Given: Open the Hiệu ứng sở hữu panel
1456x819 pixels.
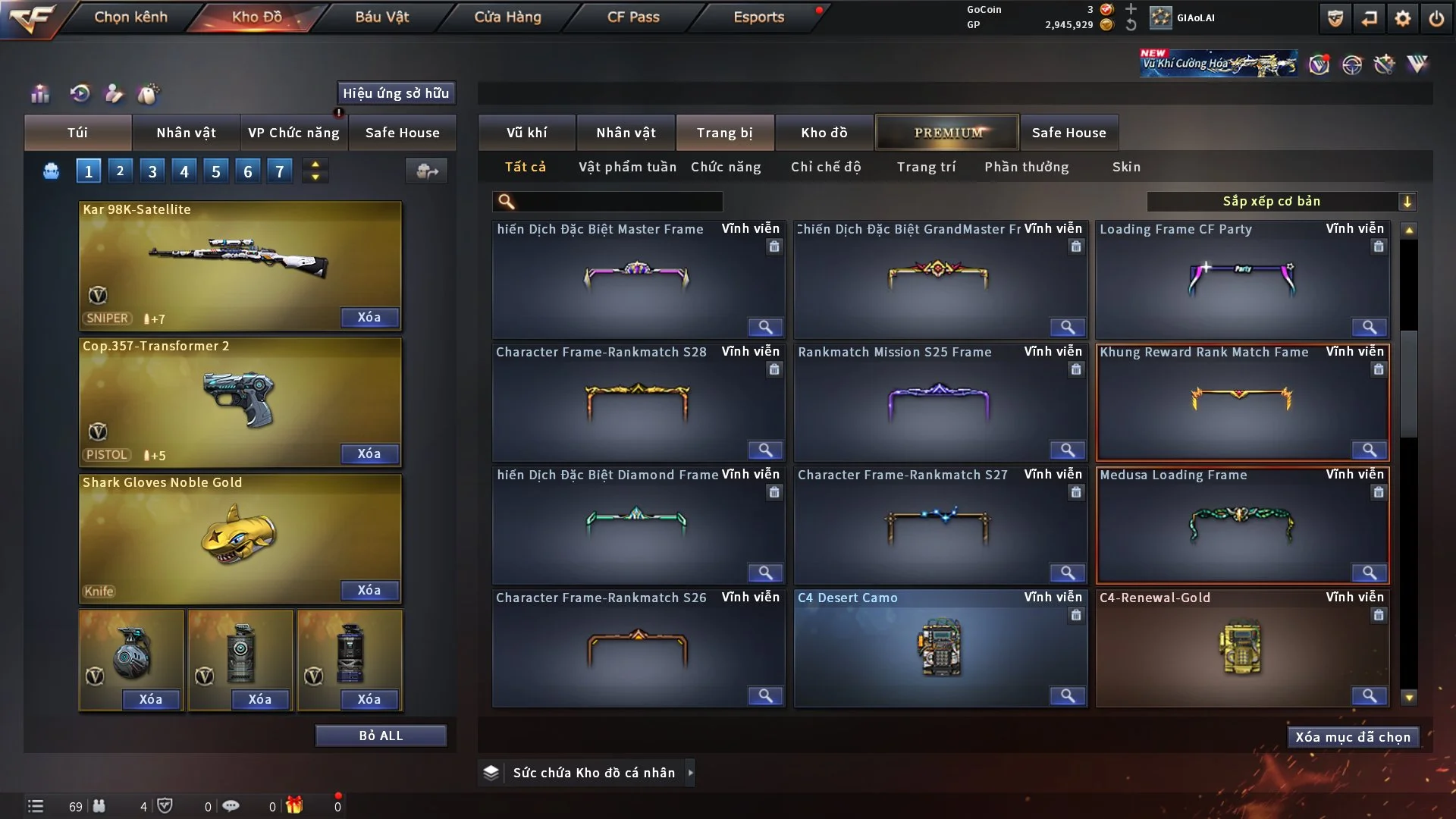Looking at the screenshot, I should point(396,93).
